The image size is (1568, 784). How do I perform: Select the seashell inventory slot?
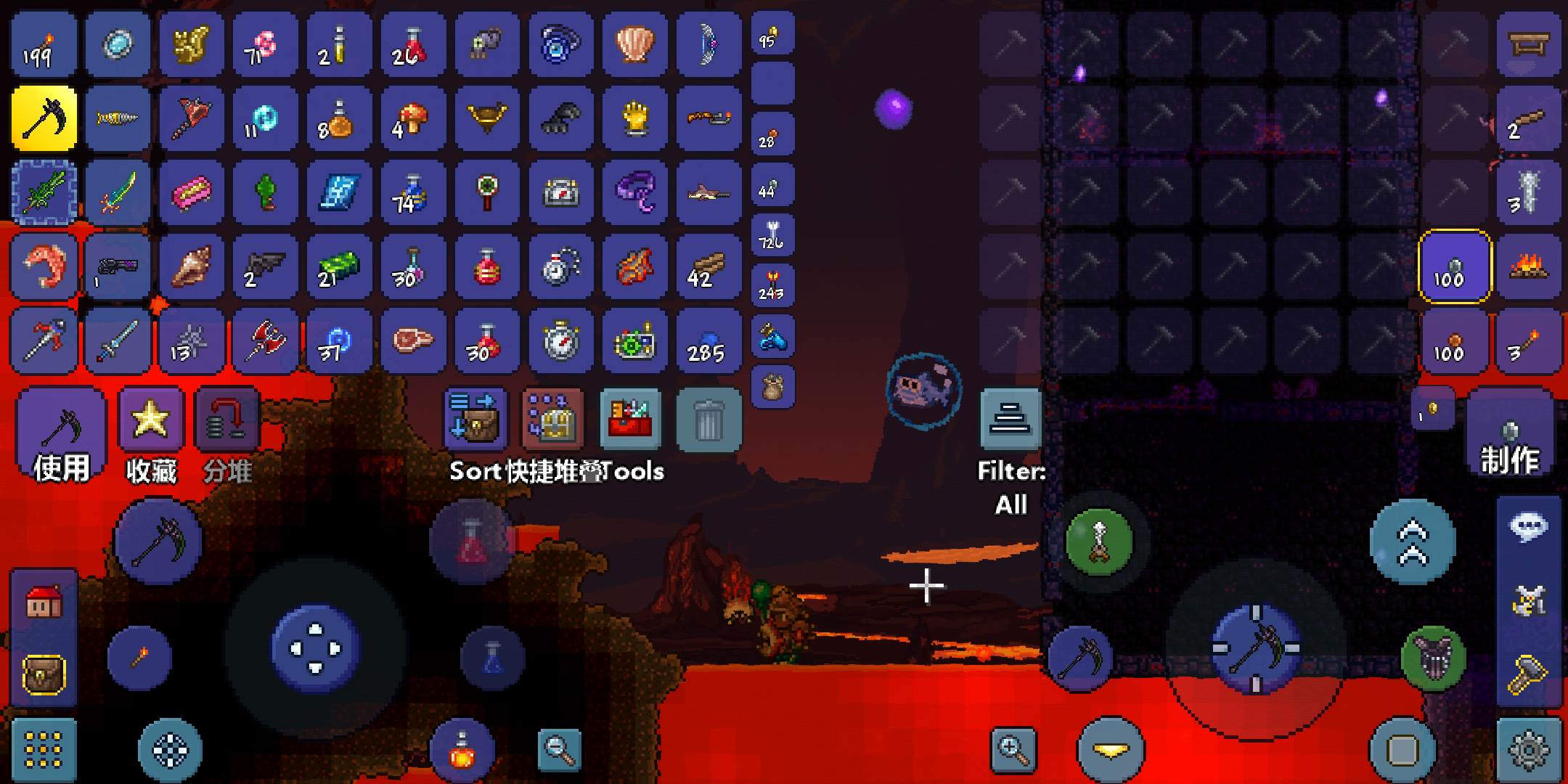pyautogui.click(x=634, y=45)
